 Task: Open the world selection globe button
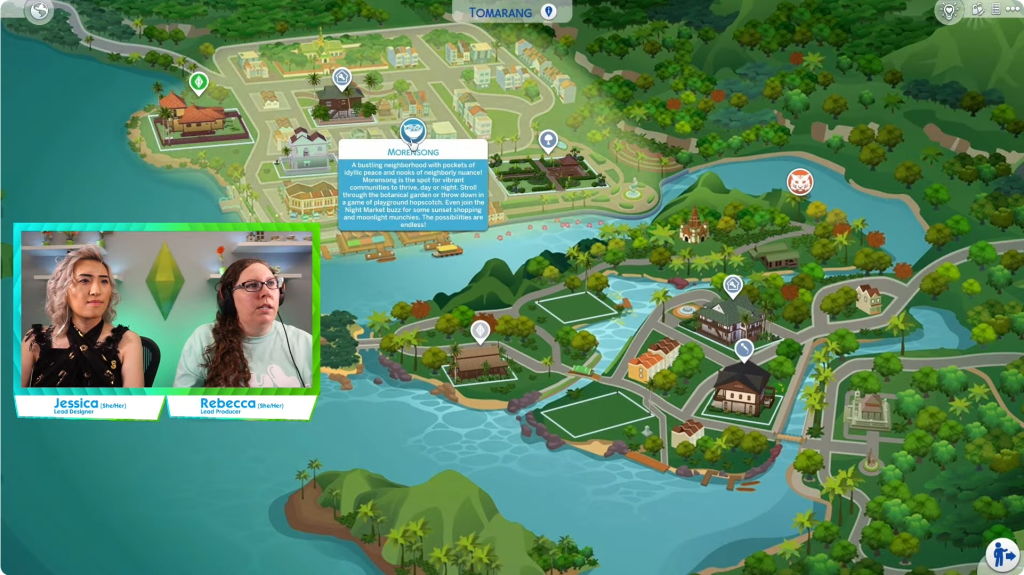(41, 11)
